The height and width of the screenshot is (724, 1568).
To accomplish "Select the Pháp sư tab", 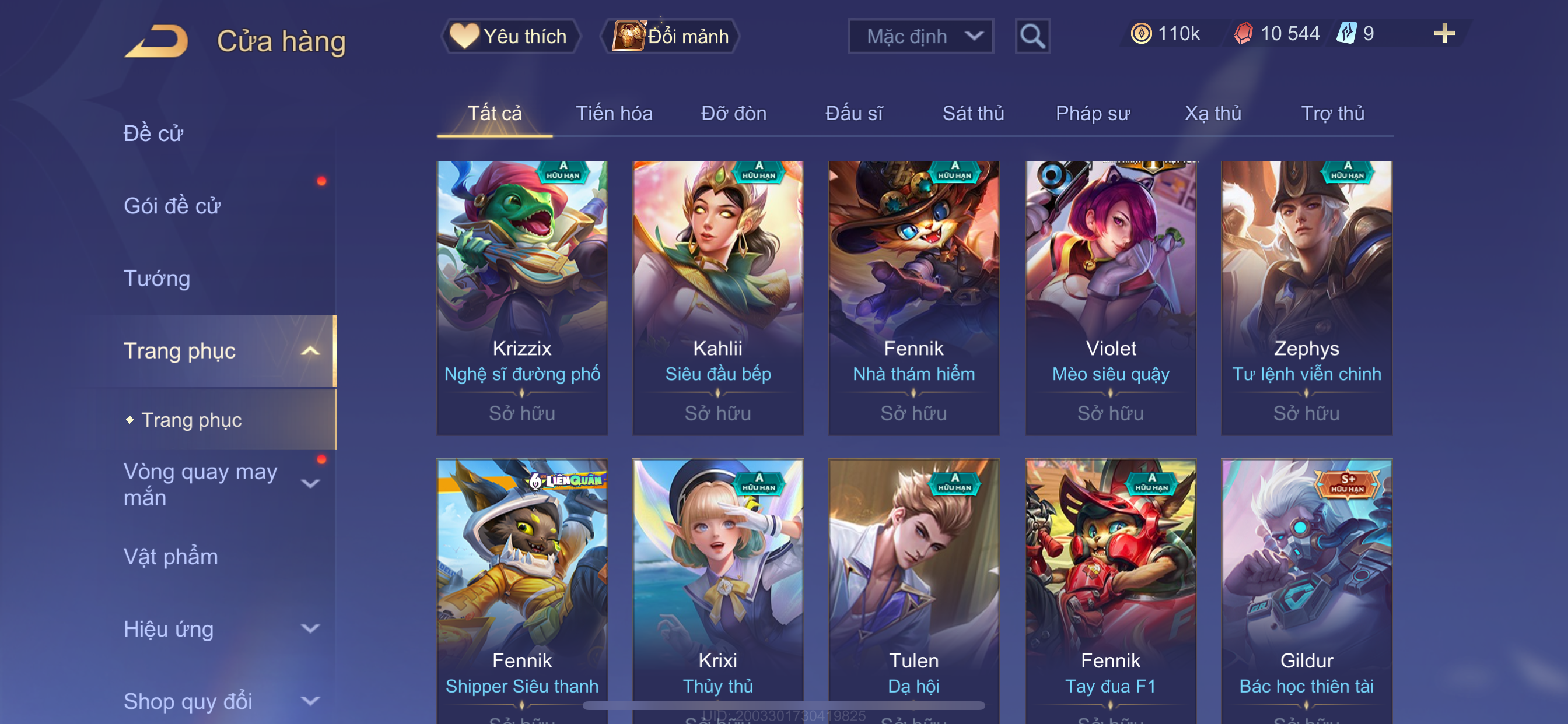I will coord(1092,113).
